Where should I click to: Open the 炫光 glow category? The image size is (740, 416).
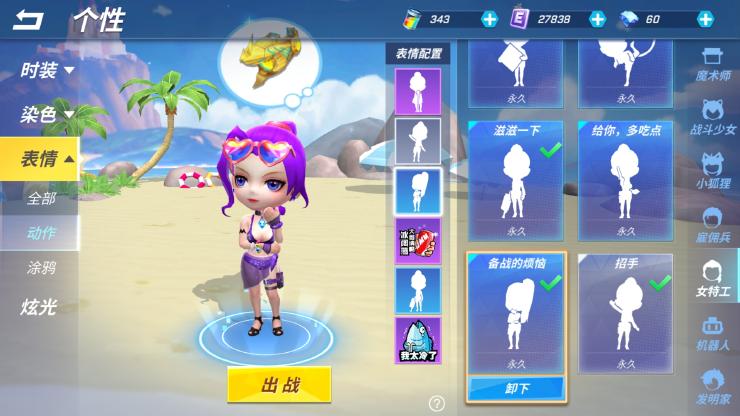coord(40,307)
